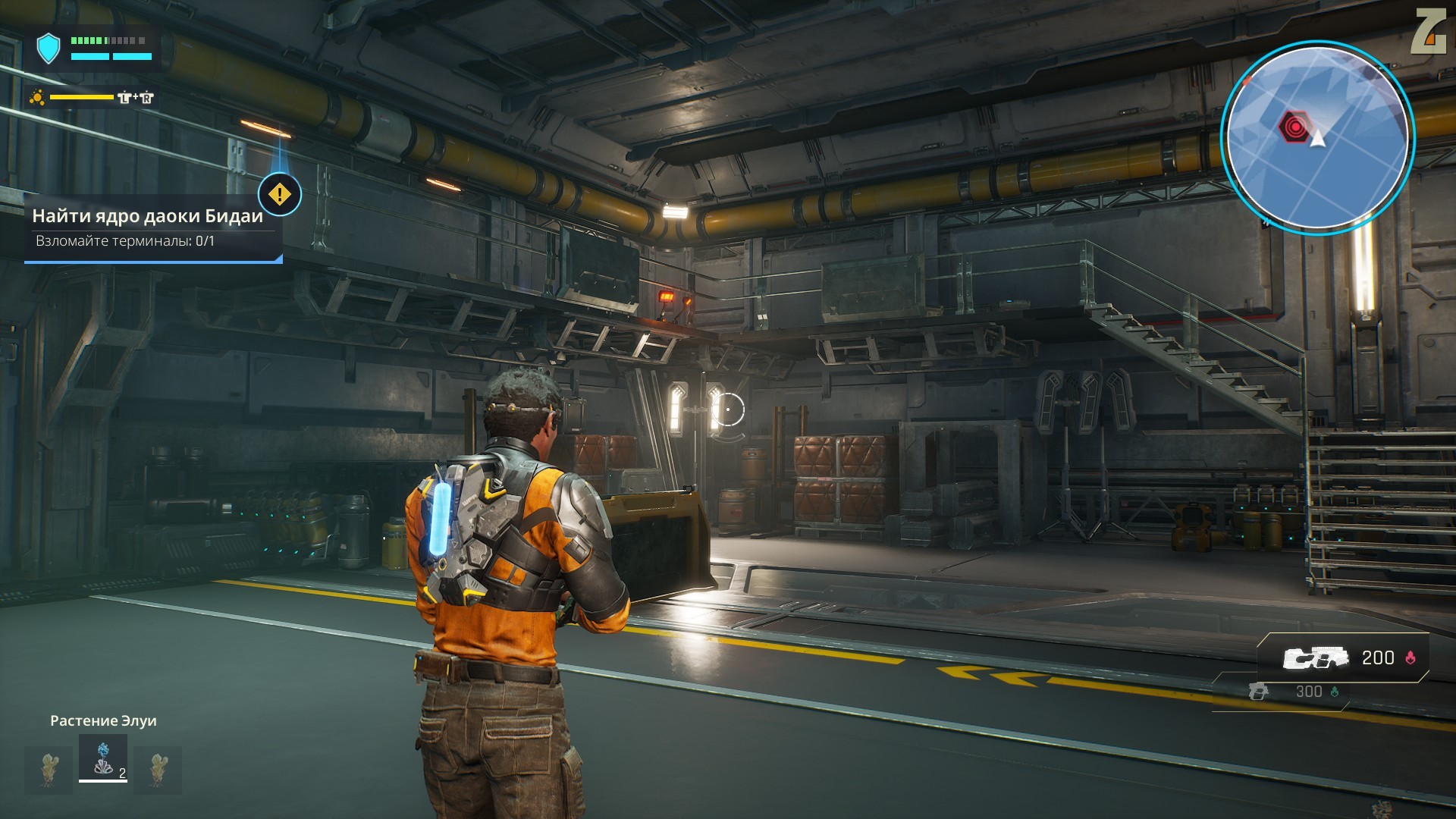Screen dimensions: 1456x819
Task: Click the quest tracker "Найти ядро даоки Бидаи"
Action: point(148,216)
